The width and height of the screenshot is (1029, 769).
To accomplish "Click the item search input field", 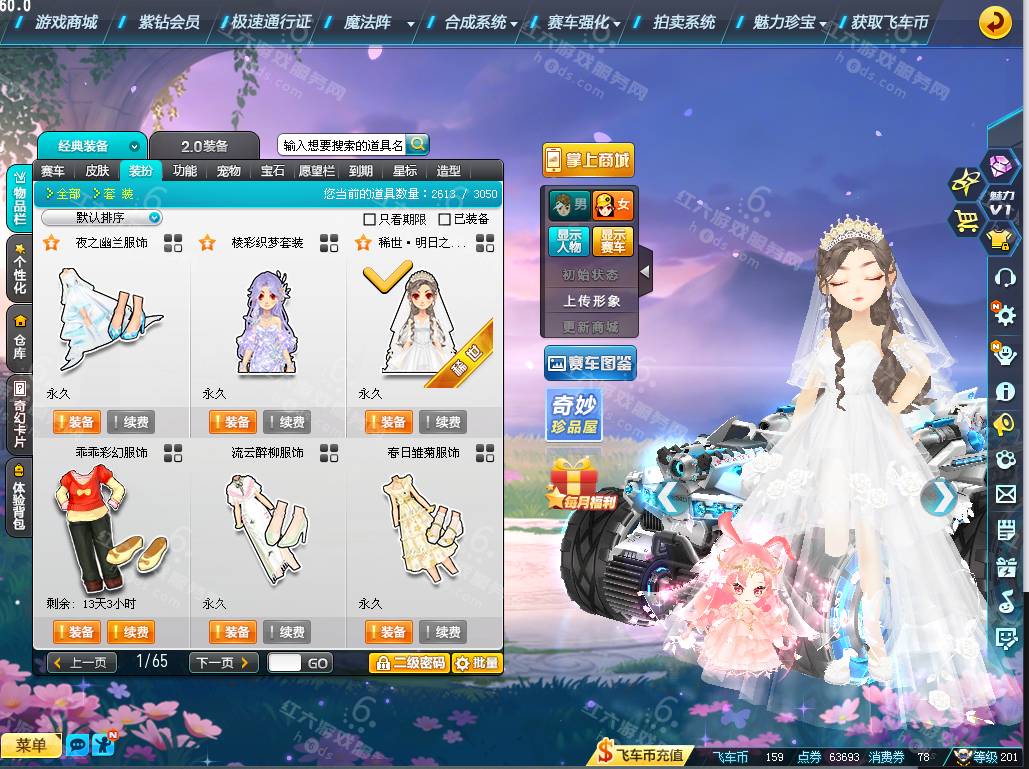I will tap(341, 146).
